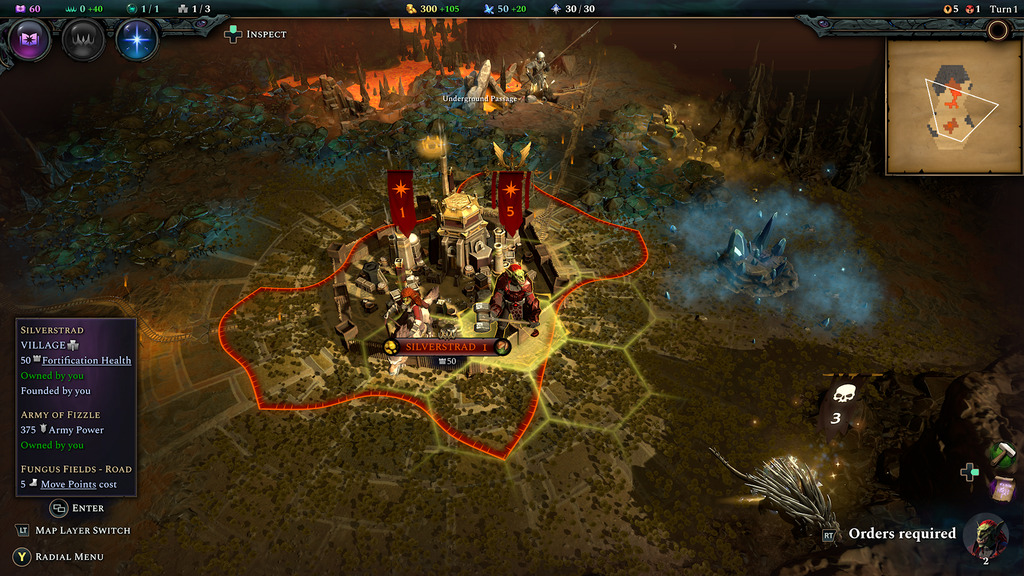Open the purple spell book menu
Screen dimensions: 1024x576
pyautogui.click(x=30, y=41)
